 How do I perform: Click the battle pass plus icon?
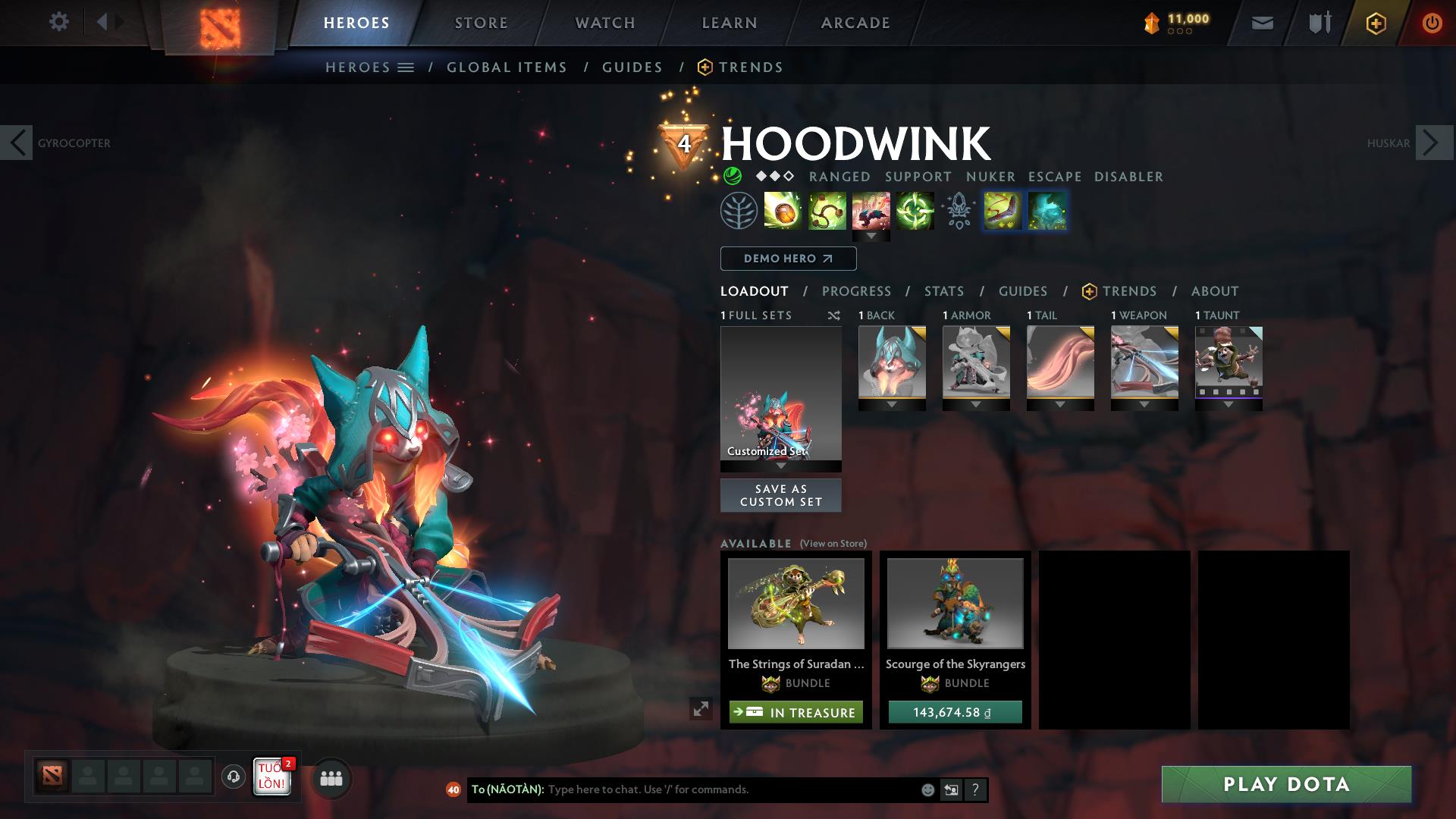(x=1375, y=22)
